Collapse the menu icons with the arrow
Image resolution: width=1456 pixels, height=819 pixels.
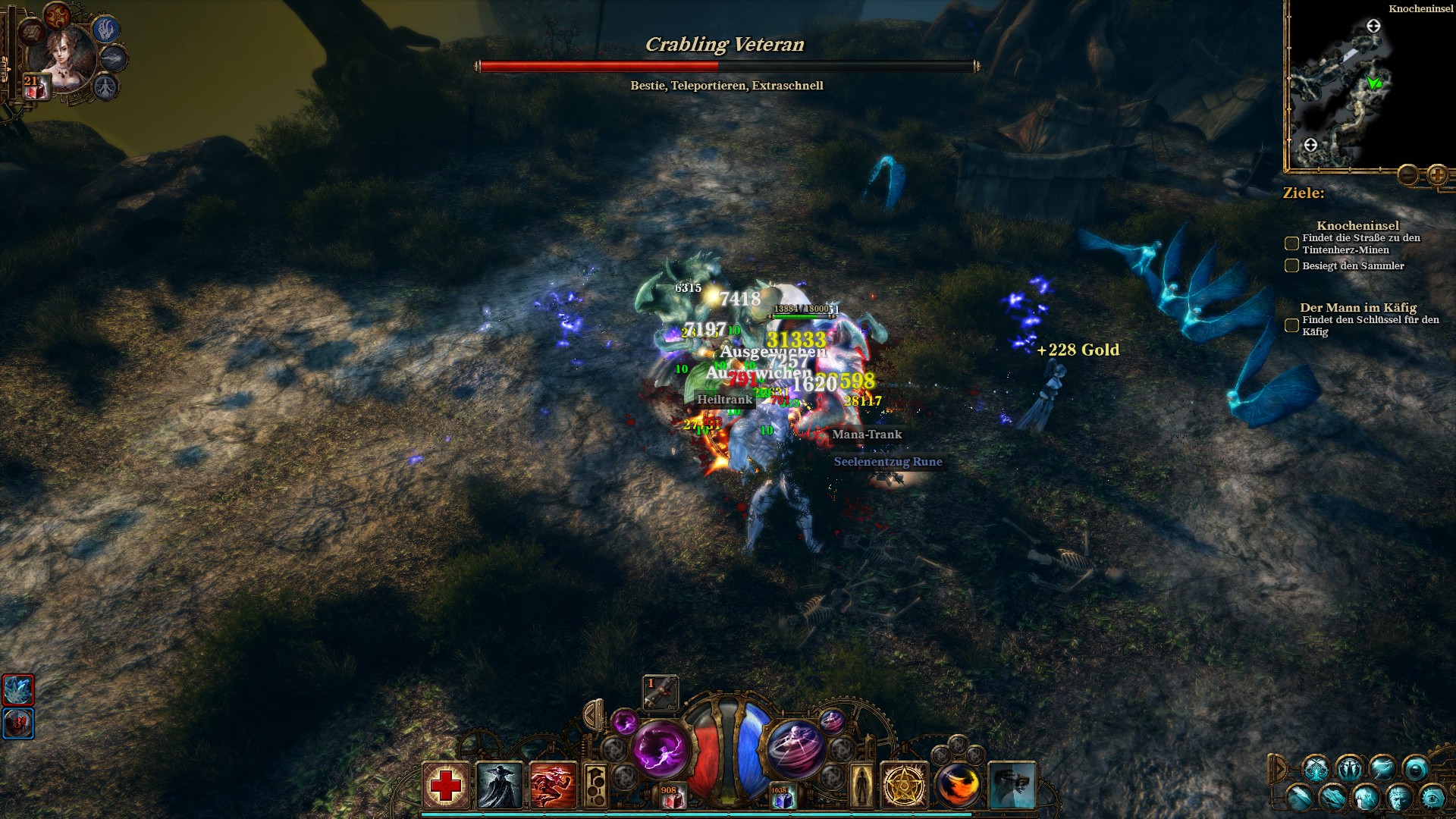[1279, 768]
